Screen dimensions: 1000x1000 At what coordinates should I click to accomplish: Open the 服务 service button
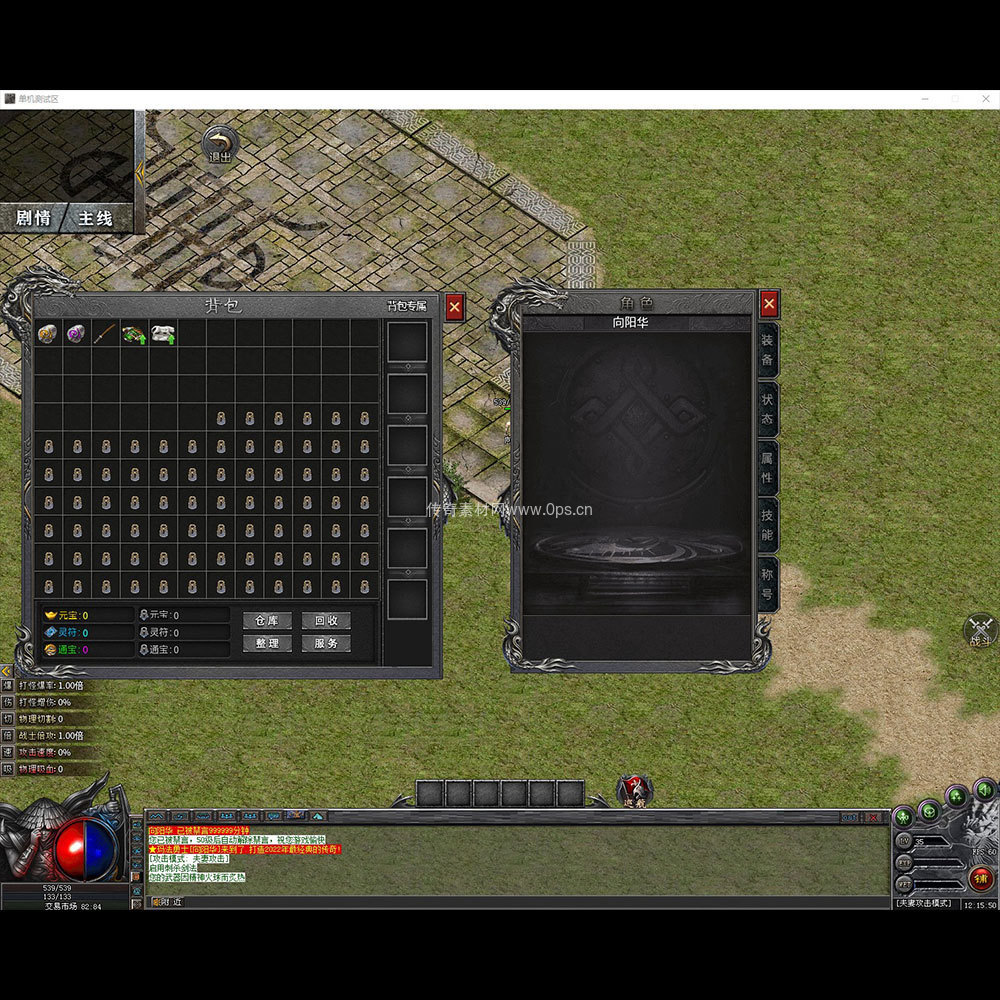click(326, 644)
